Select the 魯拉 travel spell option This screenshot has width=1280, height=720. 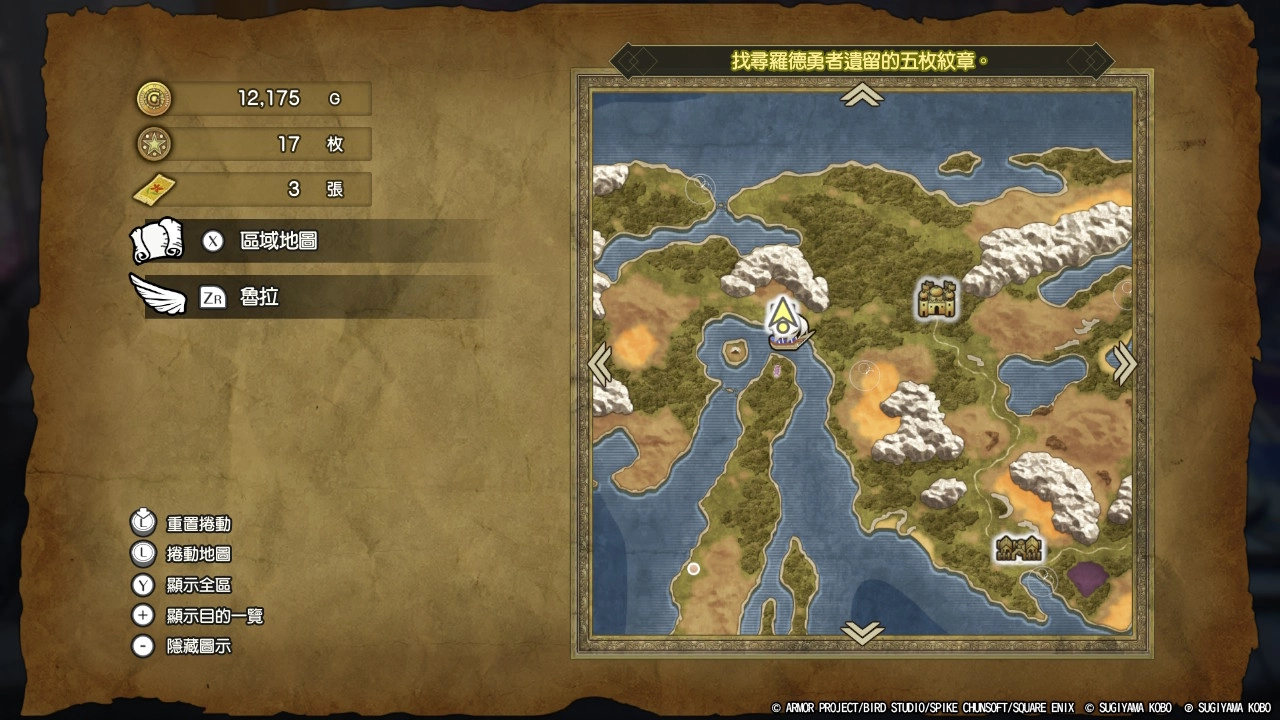[258, 298]
